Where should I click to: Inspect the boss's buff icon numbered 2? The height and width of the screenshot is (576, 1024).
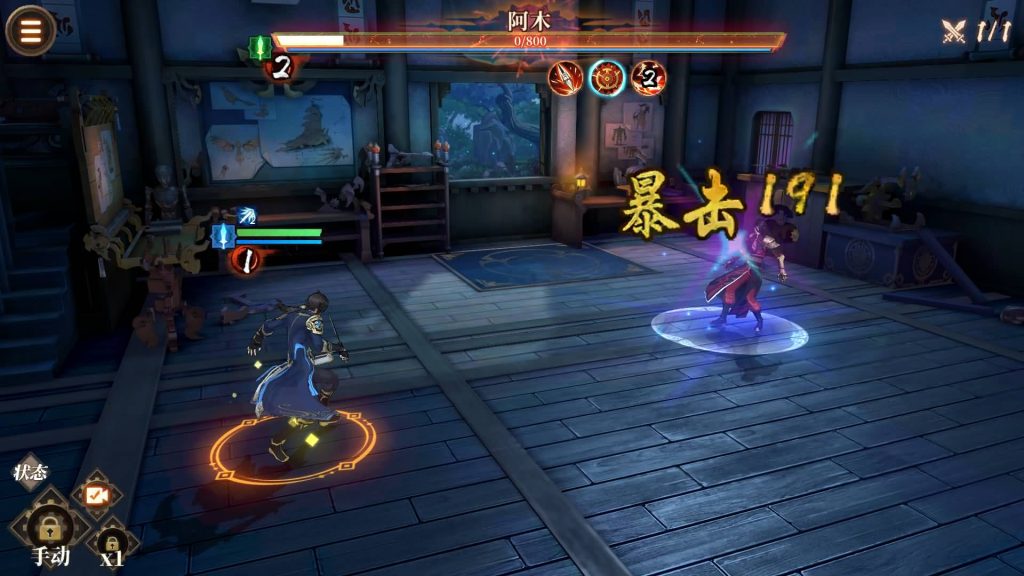tap(649, 78)
